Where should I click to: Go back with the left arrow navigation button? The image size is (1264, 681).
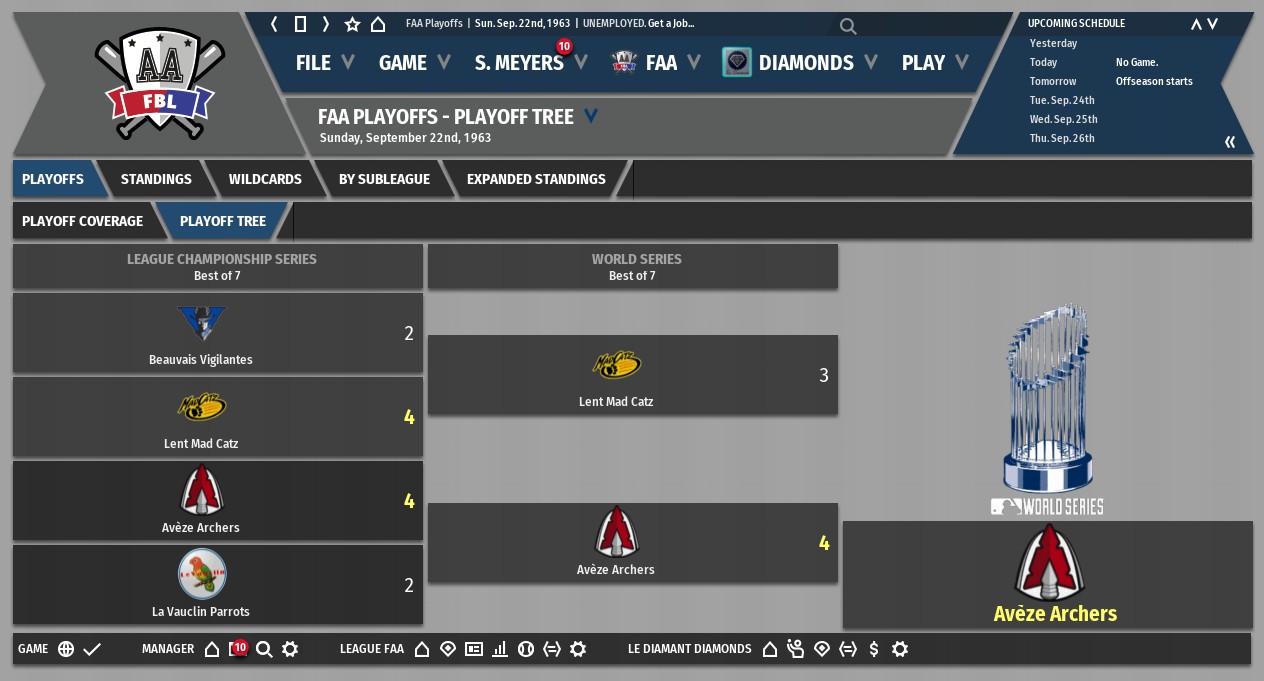click(274, 24)
